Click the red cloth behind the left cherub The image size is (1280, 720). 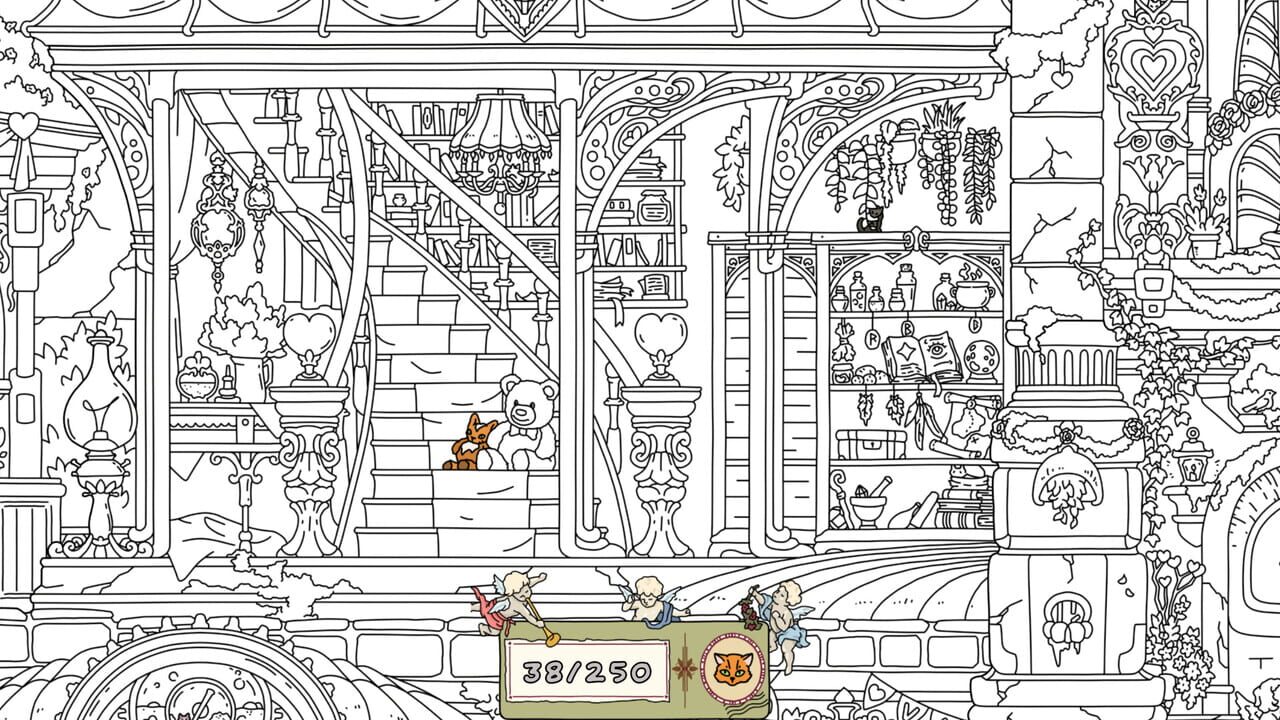490,611
